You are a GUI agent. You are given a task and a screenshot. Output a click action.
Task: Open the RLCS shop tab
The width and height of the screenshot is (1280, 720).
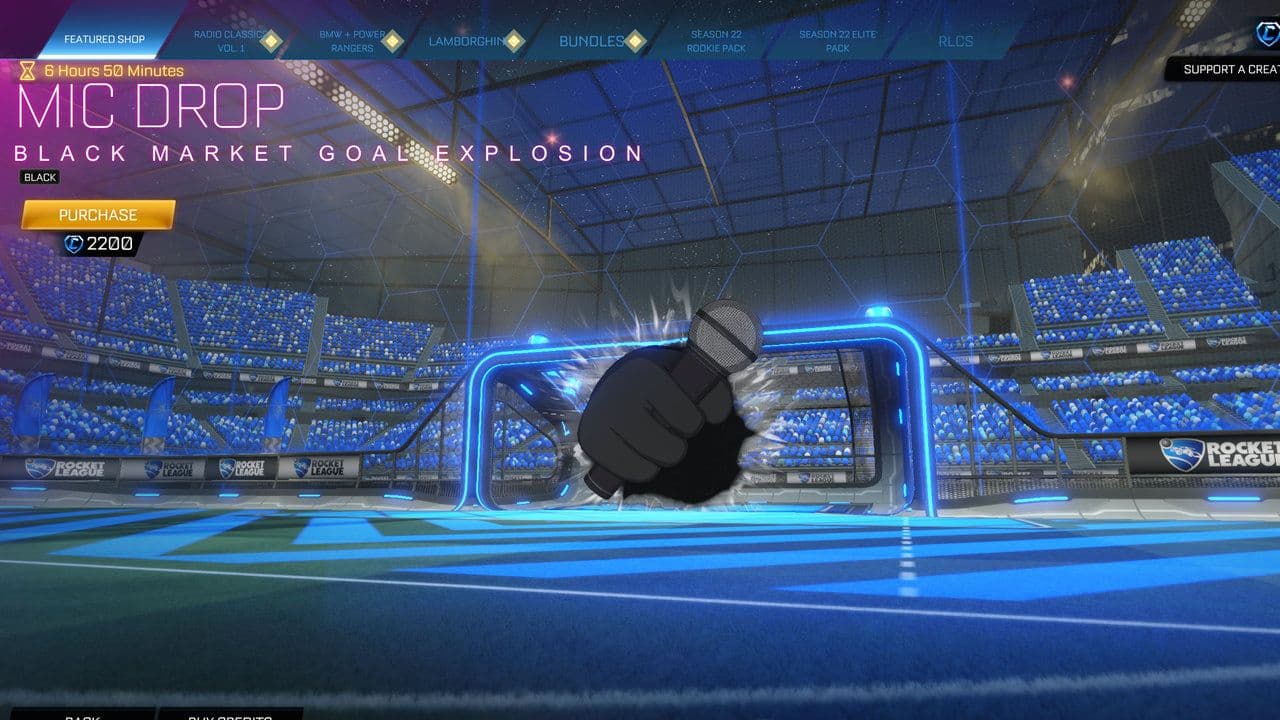click(958, 42)
